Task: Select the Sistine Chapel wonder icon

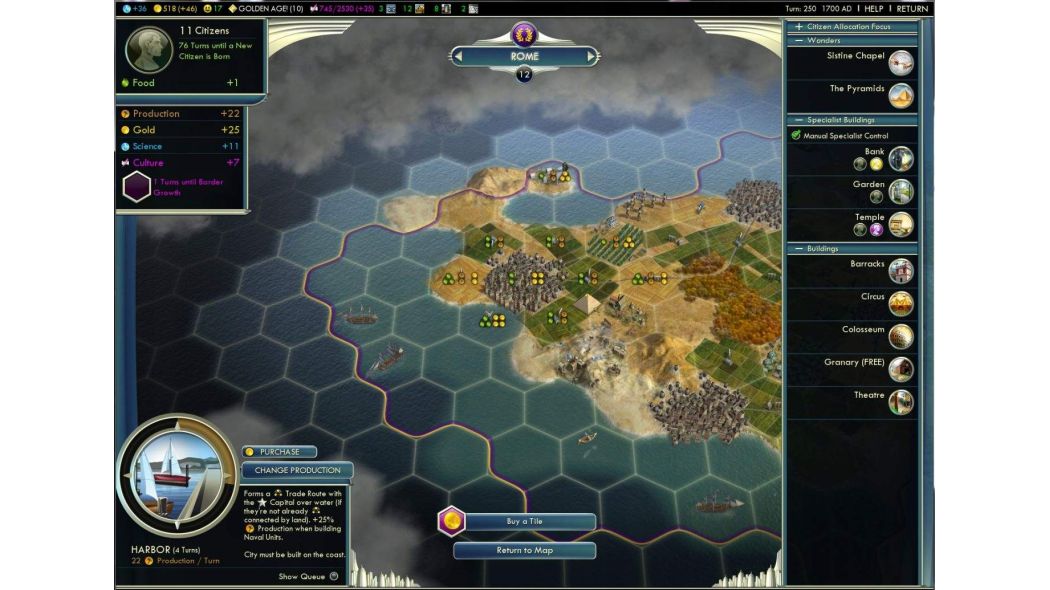Action: pyautogui.click(x=901, y=63)
